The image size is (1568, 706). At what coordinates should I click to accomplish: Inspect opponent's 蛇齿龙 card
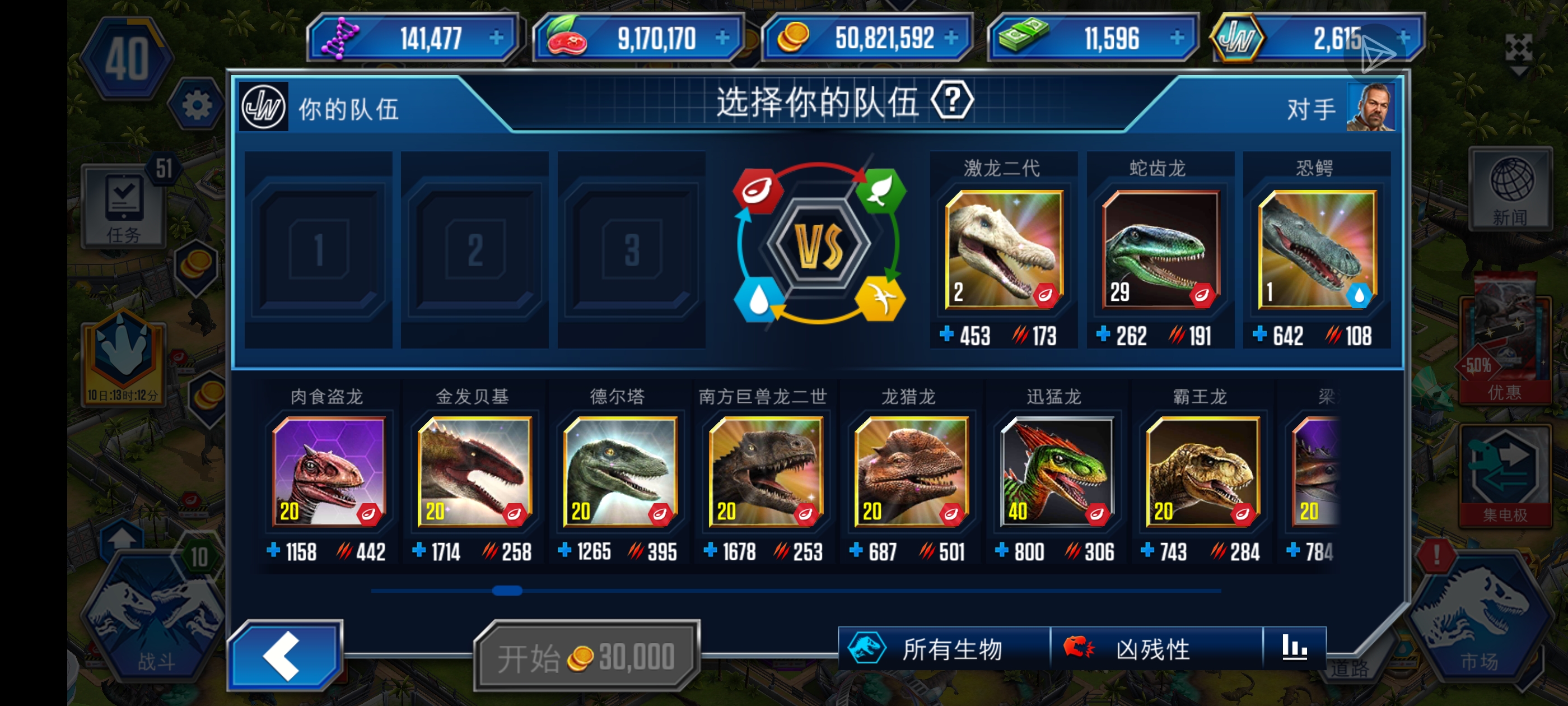pos(1160,250)
